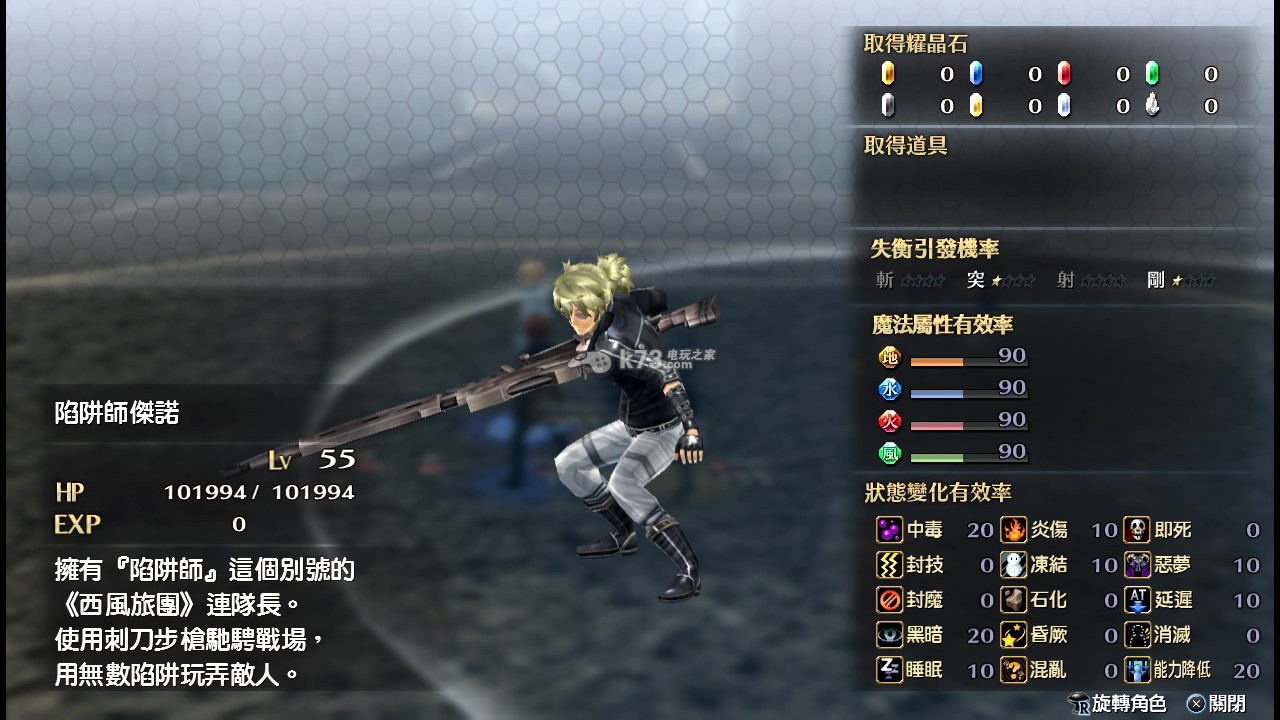Choose the fire (火) element icon
Viewport: 1280px width, 720px height.
pos(889,421)
